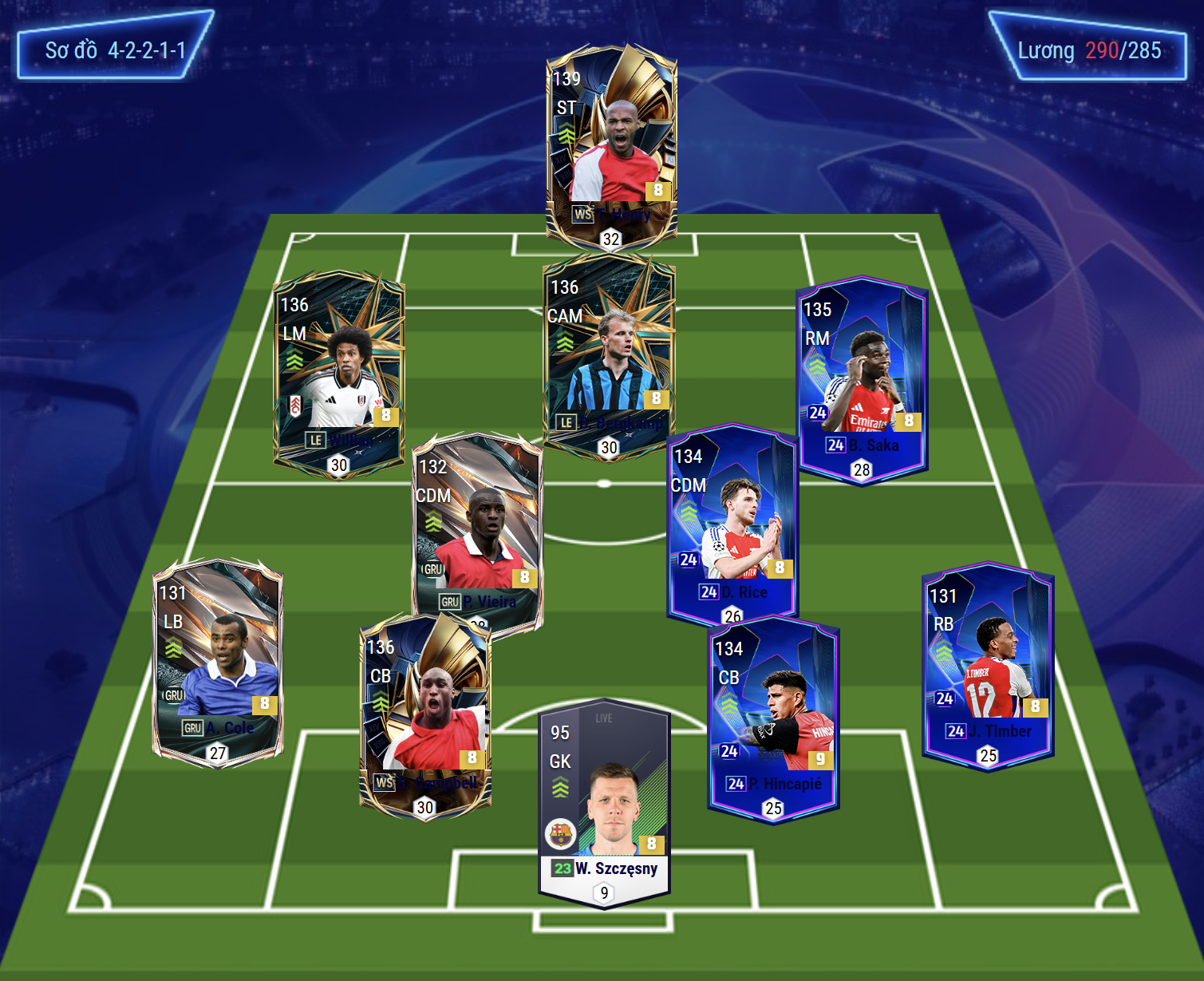Image resolution: width=1204 pixels, height=981 pixels.
Task: Choose the D. Rice CDM card
Action: click(732, 523)
